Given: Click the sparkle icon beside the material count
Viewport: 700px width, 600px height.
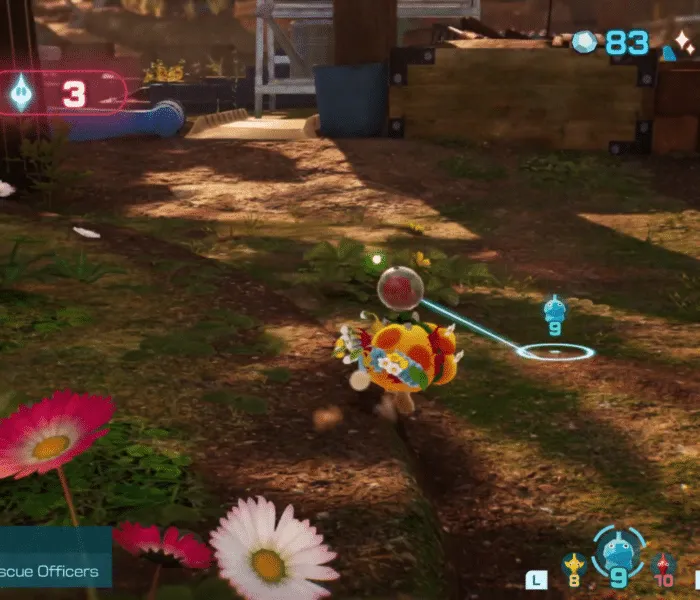Looking at the screenshot, I should click(x=684, y=42).
